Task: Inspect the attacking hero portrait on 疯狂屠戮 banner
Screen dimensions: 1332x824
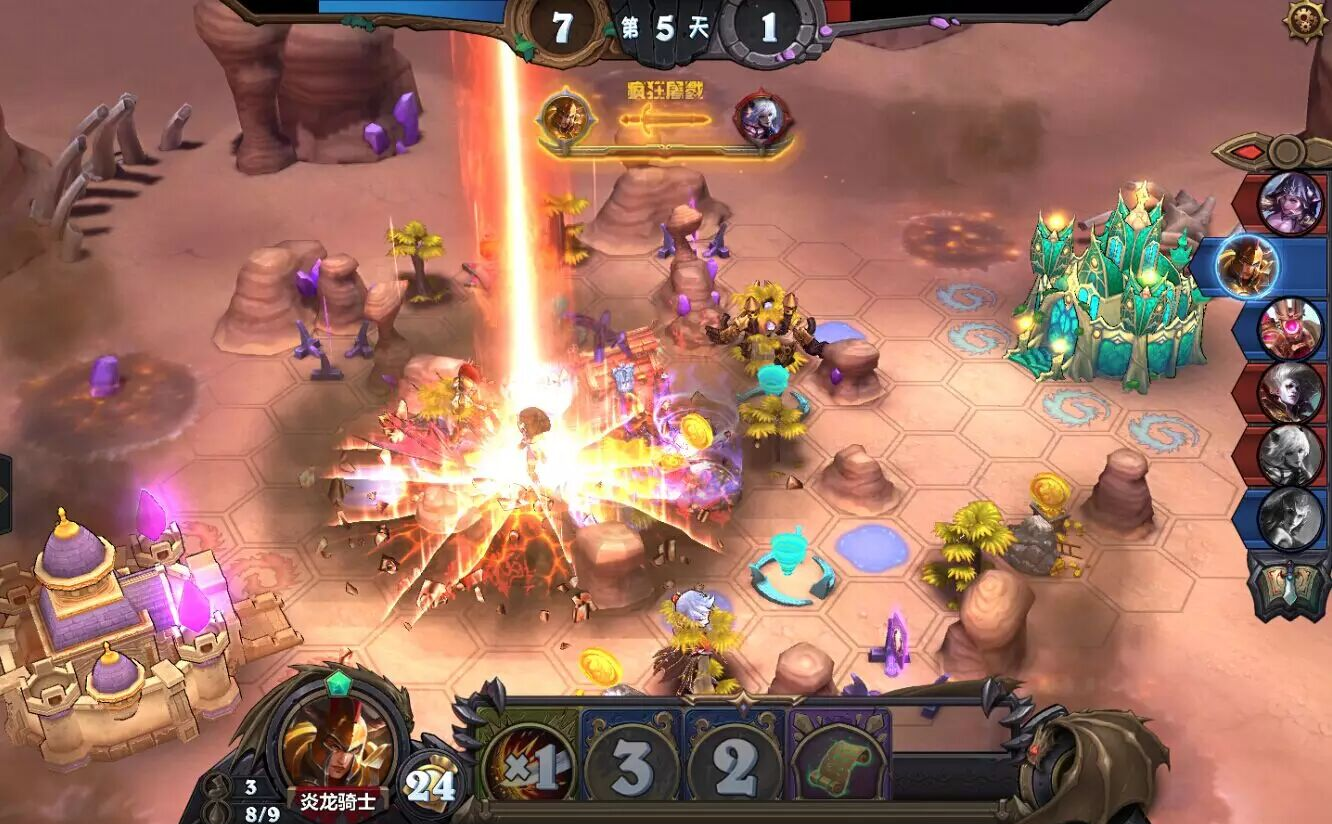Action: 566,118
